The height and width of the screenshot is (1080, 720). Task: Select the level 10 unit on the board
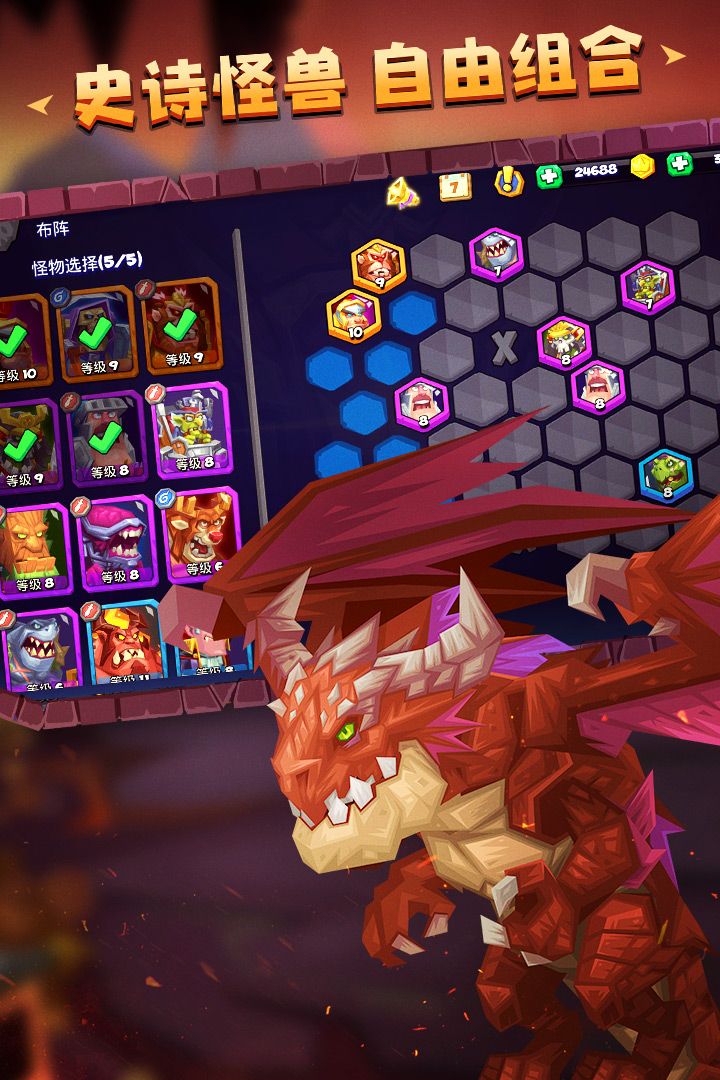pos(353,315)
